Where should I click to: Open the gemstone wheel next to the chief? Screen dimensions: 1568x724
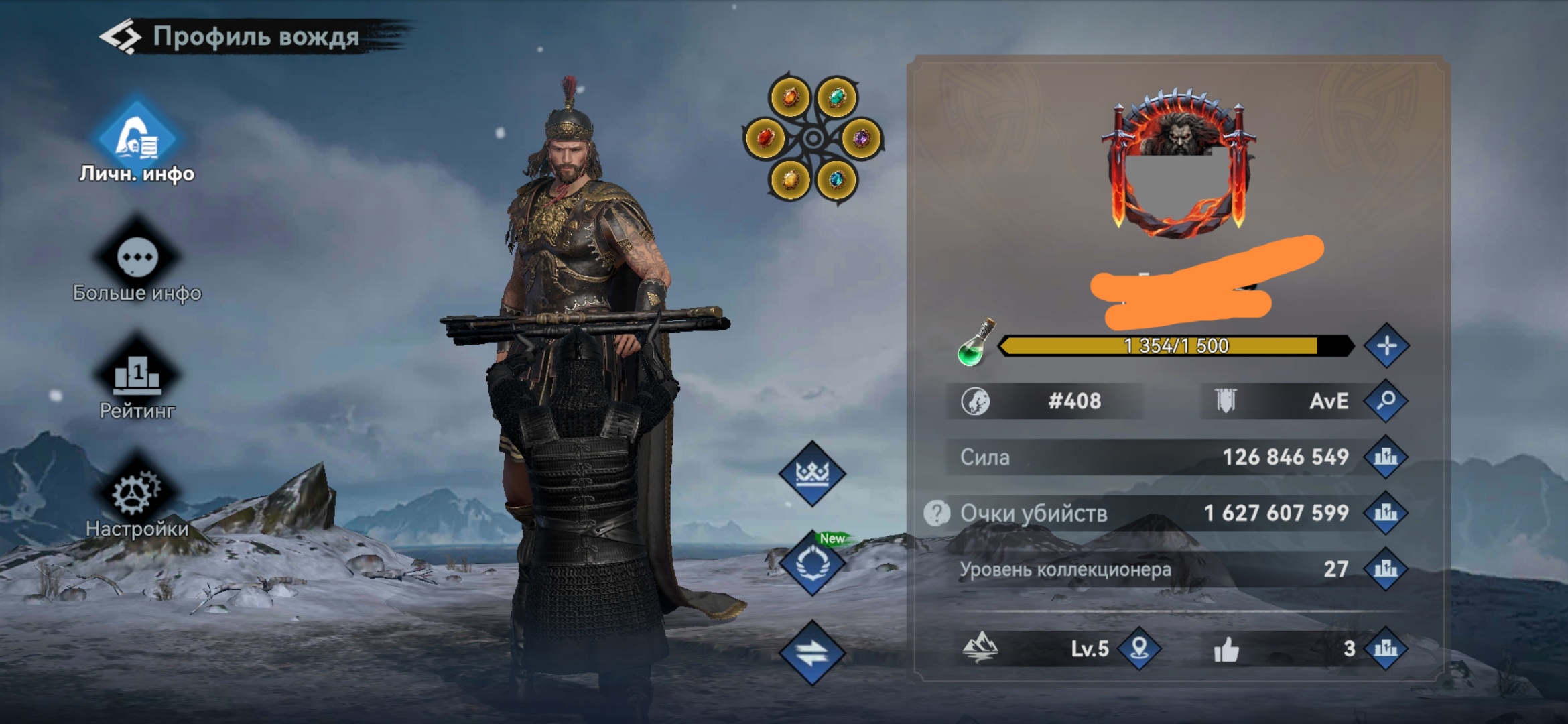tap(813, 139)
